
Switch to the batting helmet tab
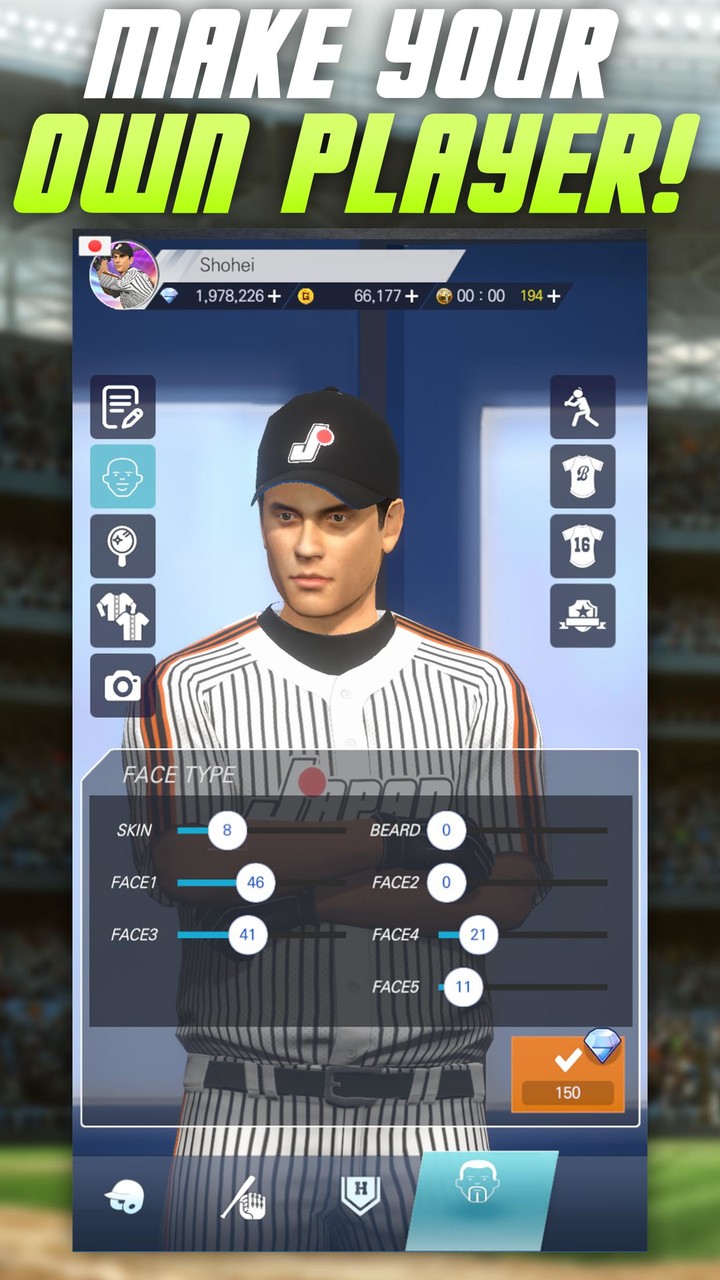point(126,1196)
